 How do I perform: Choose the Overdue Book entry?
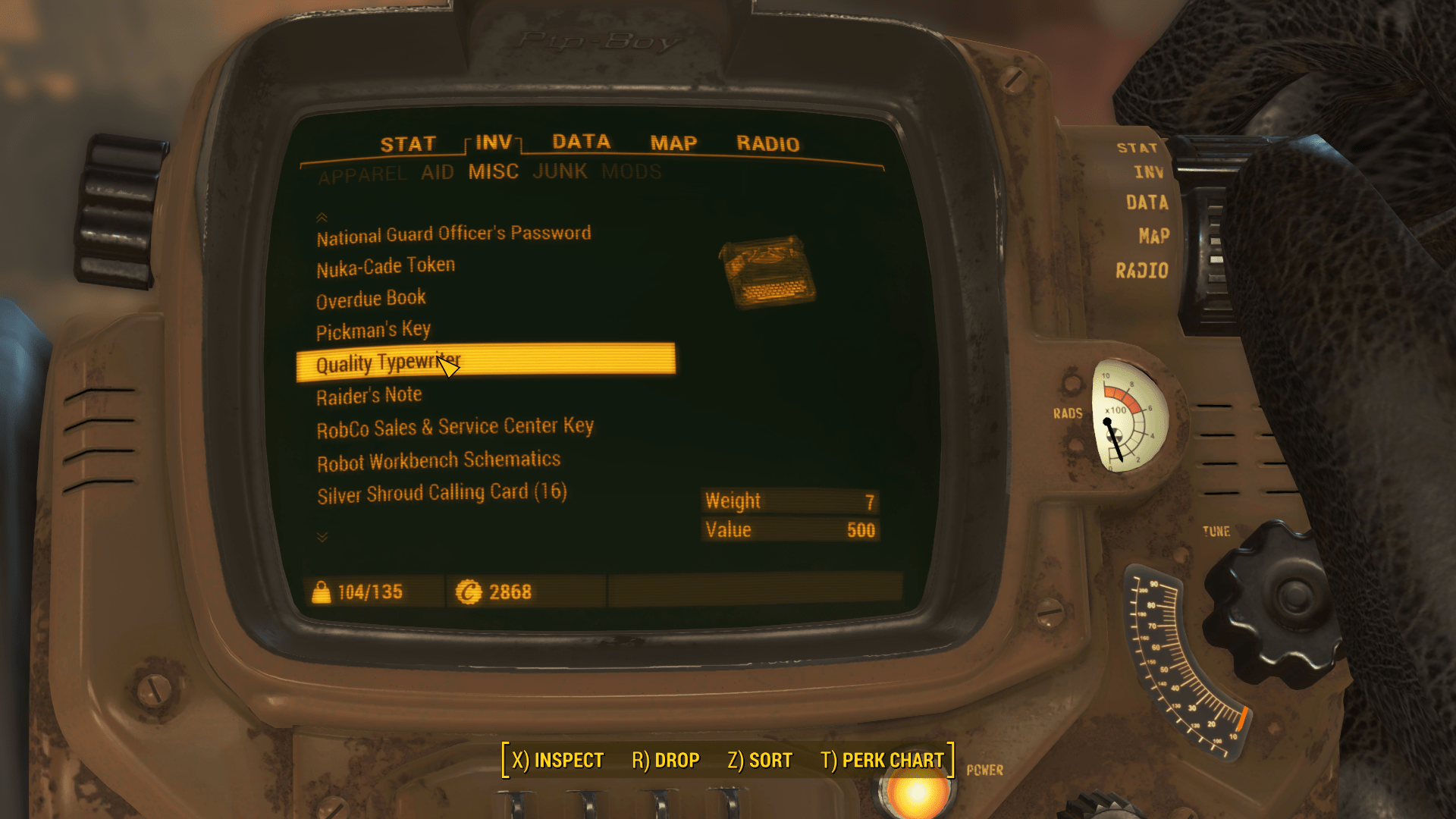click(371, 300)
